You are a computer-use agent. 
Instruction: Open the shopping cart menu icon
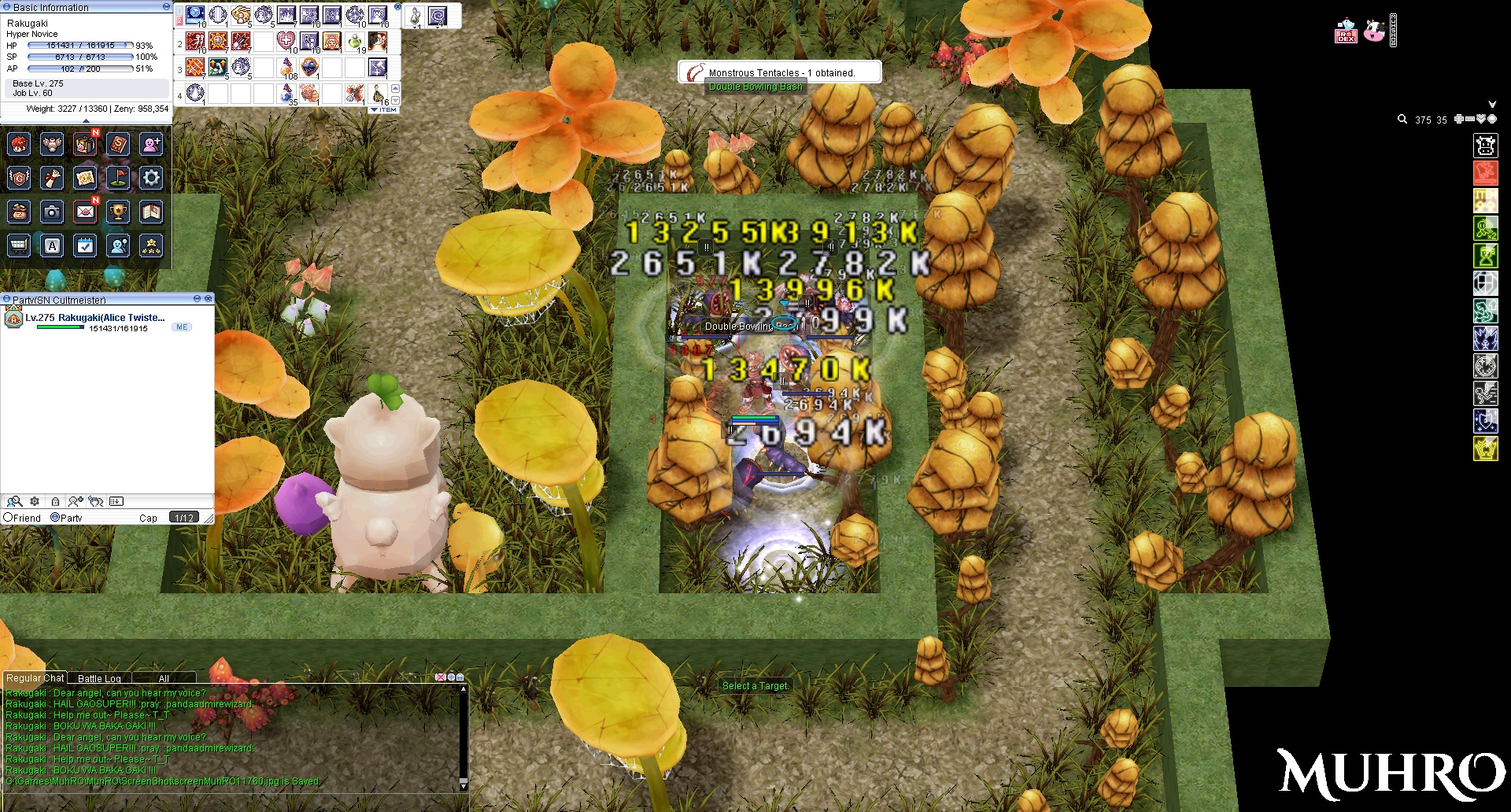point(19,245)
